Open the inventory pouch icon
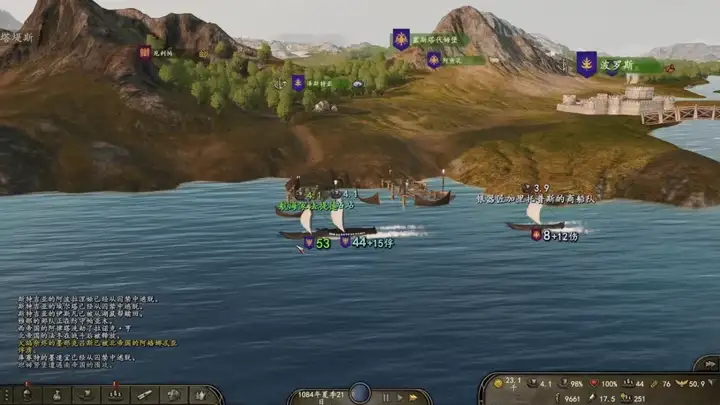The height and width of the screenshot is (405, 720). click(57, 395)
